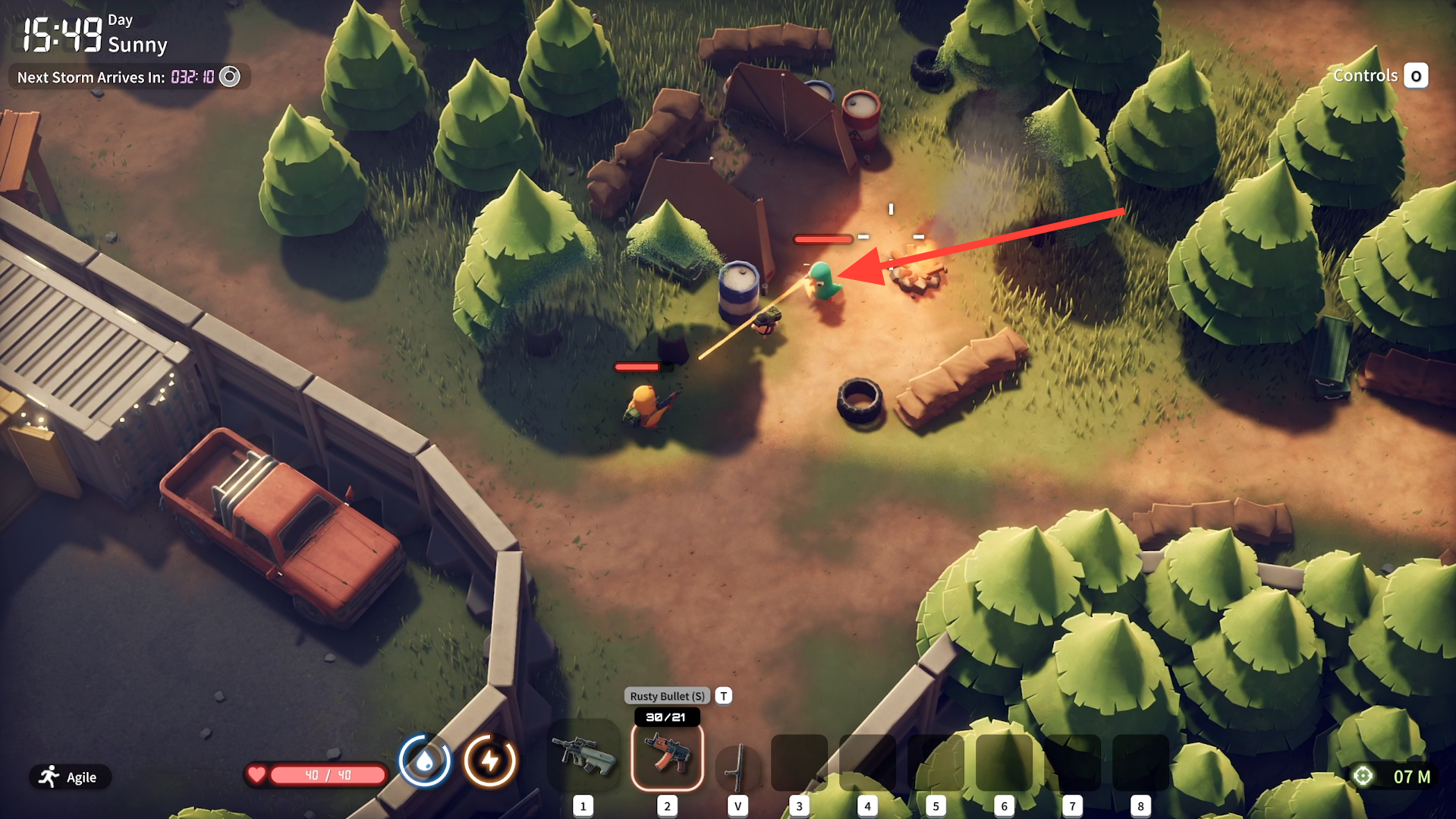The image size is (1456, 819).
Task: Click the Rusty Bullet (S) ammo type label
Action: pyautogui.click(x=667, y=696)
